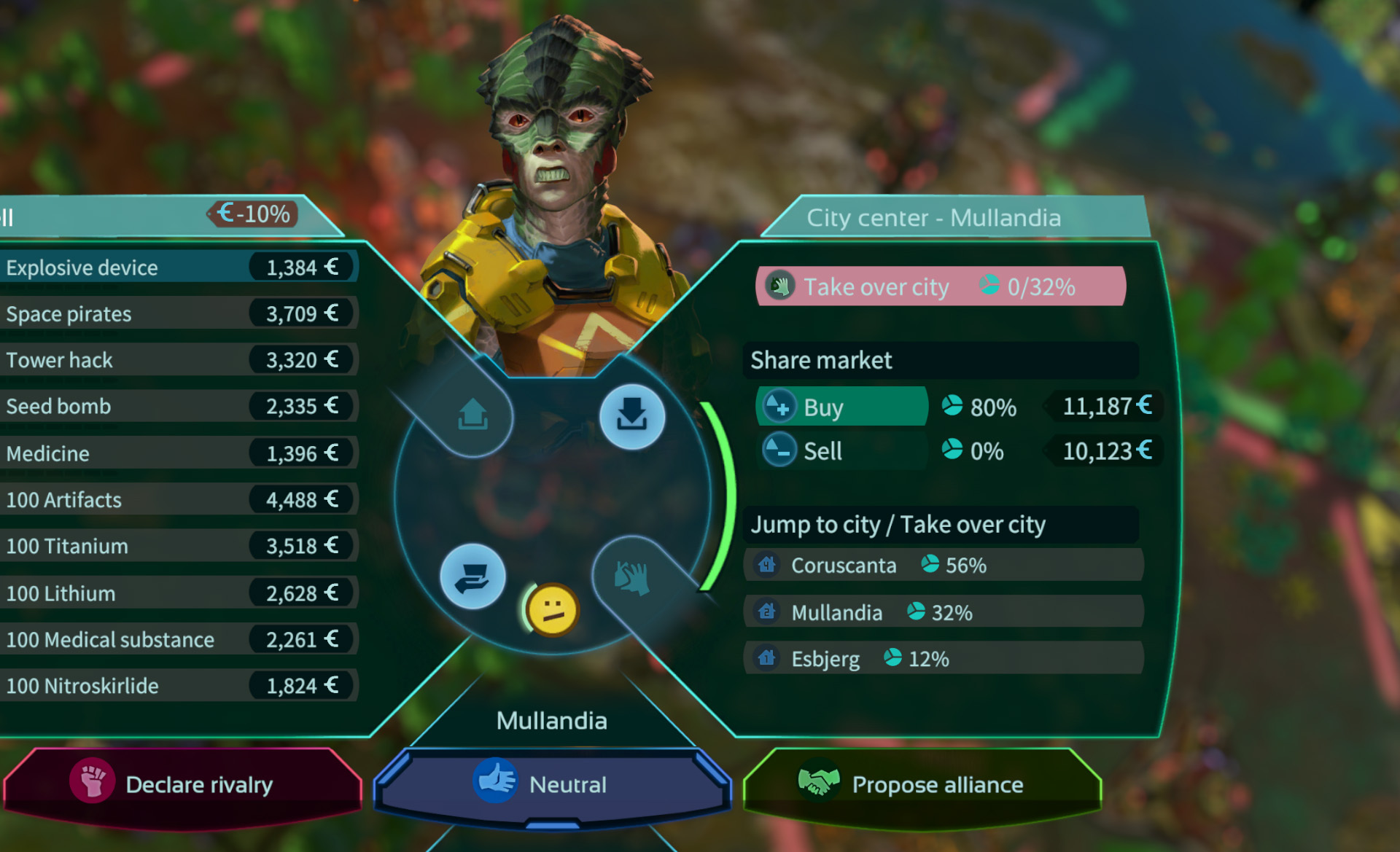Pick the Tower hack entry
The width and height of the screenshot is (1400, 852).
tap(175, 360)
